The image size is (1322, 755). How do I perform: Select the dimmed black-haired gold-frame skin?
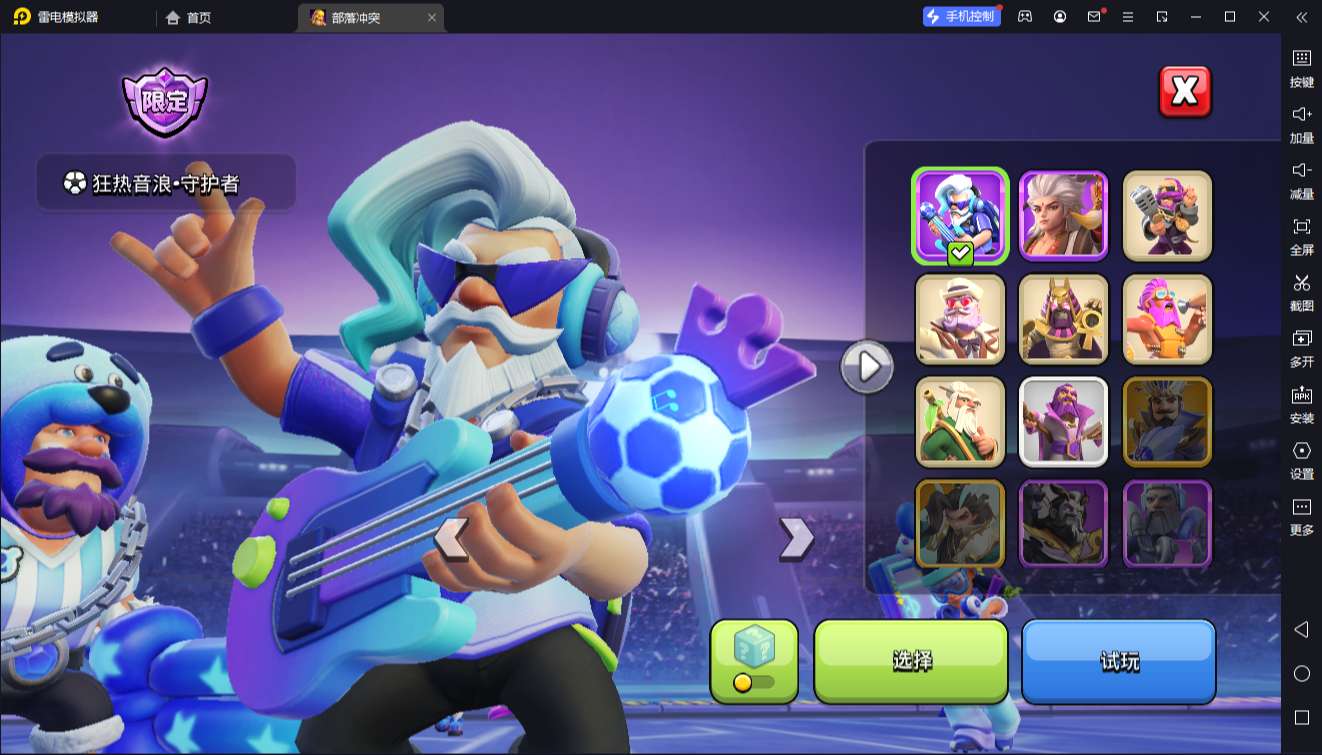coord(960,524)
